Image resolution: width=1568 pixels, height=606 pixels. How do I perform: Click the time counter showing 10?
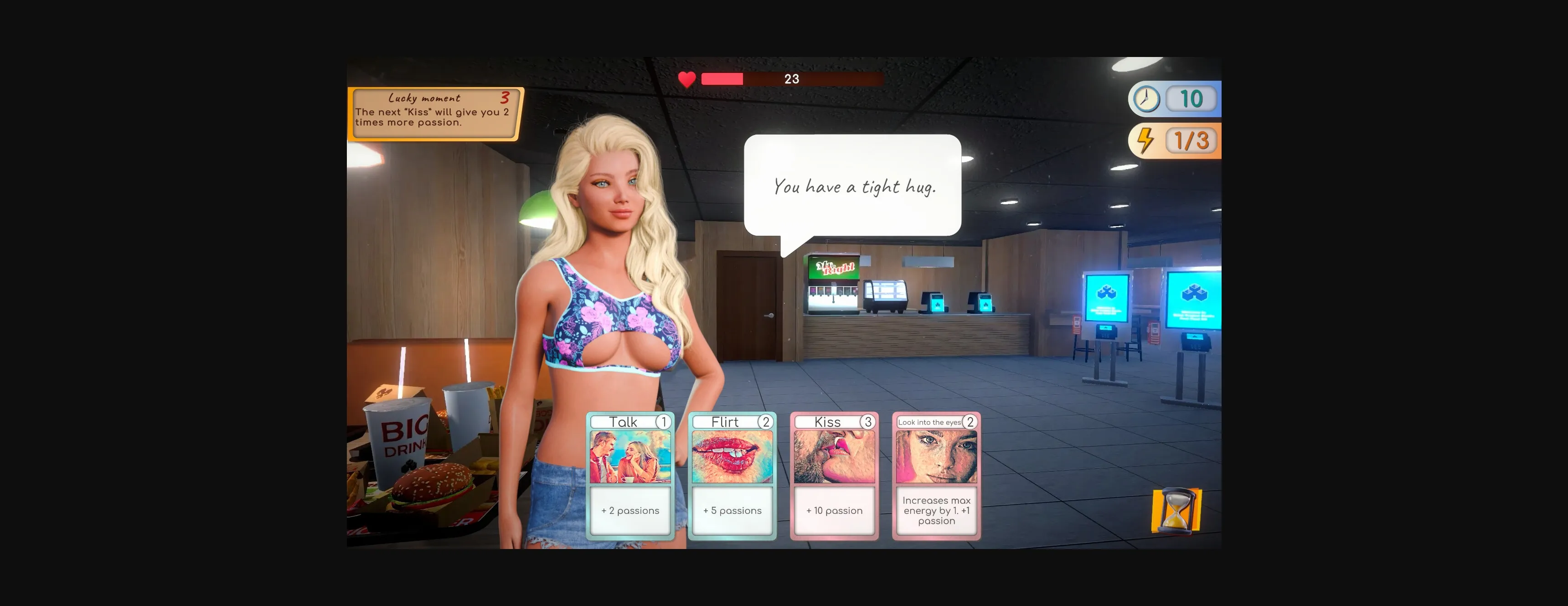[x=1191, y=98]
